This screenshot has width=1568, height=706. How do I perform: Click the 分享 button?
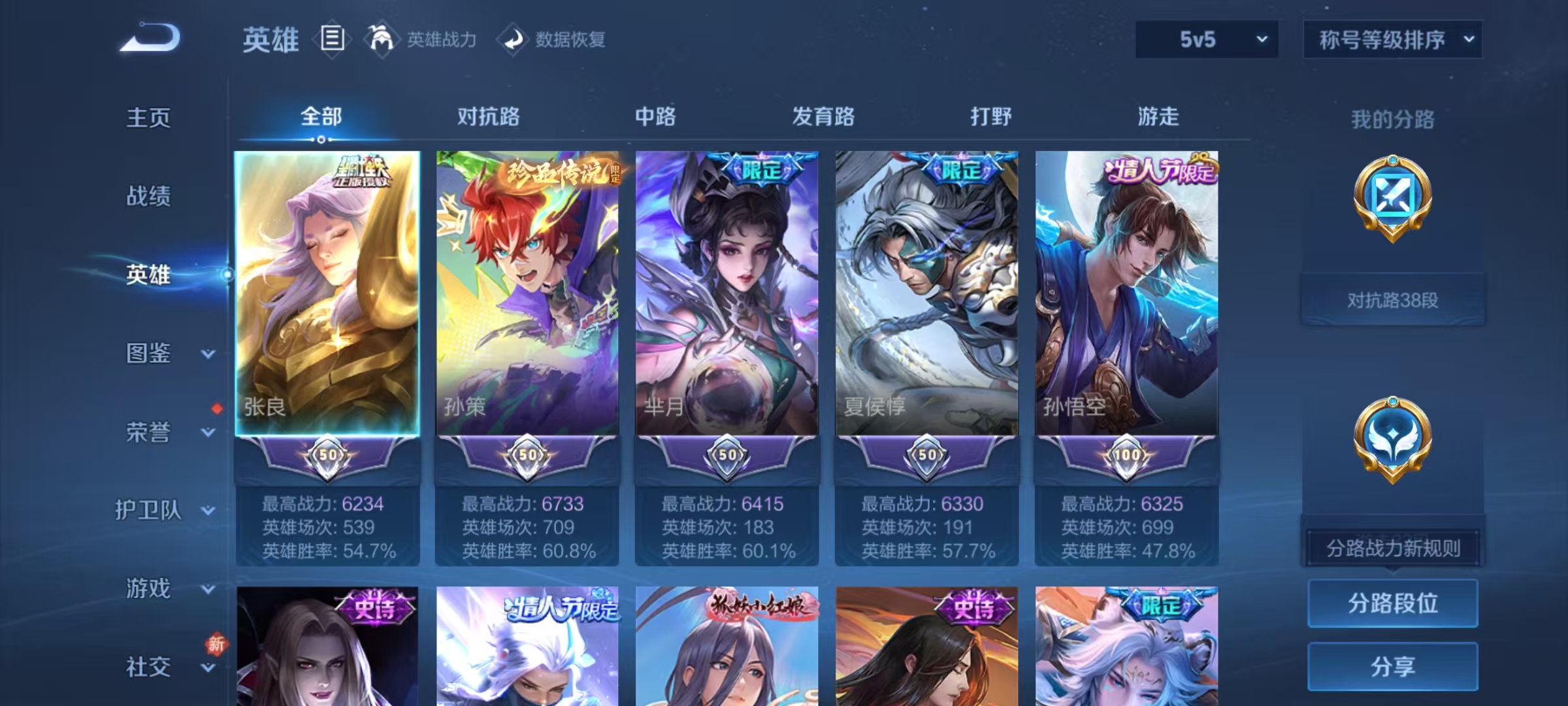(1393, 667)
